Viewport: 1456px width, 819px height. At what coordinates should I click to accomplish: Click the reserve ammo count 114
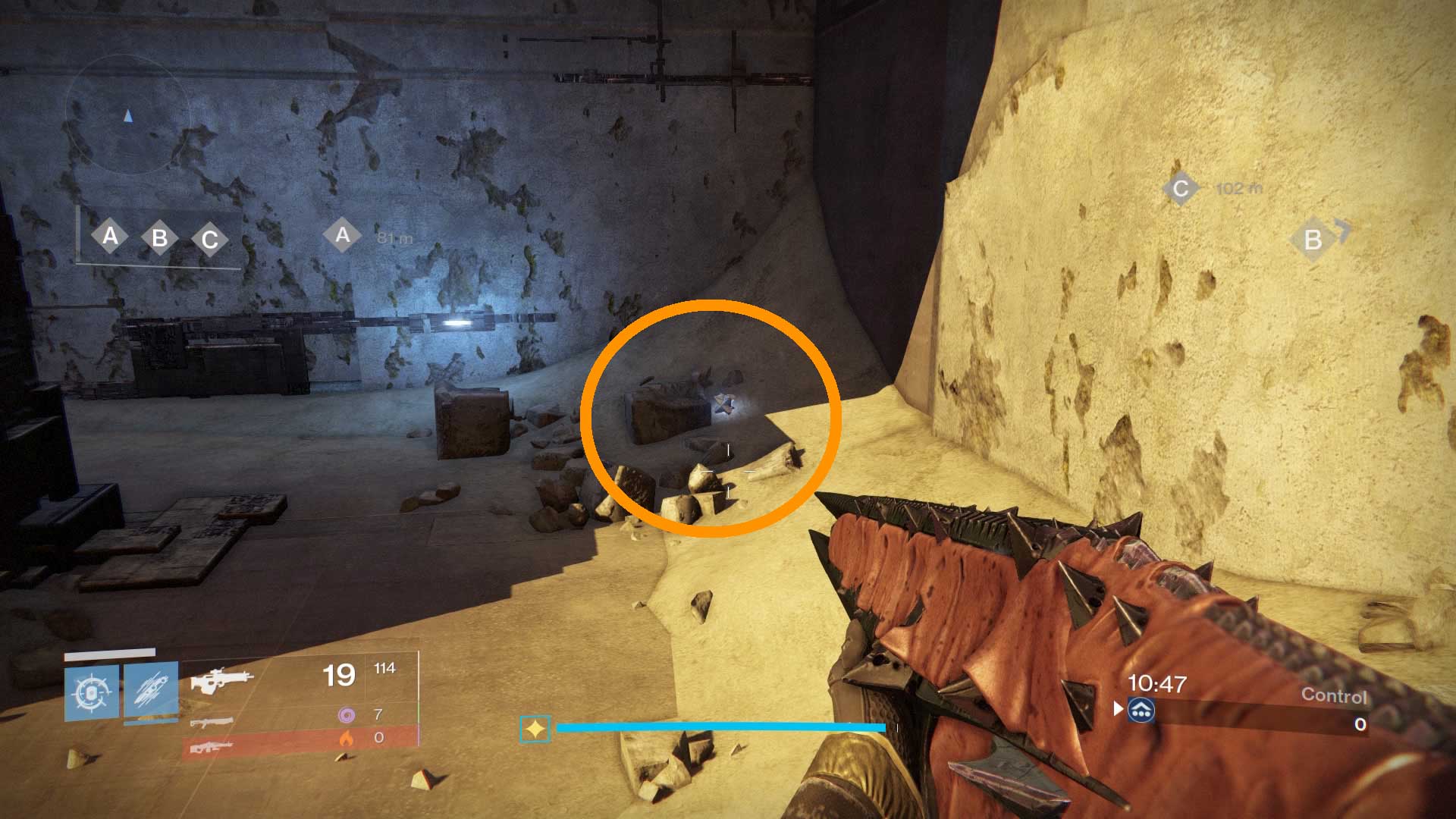tap(383, 670)
